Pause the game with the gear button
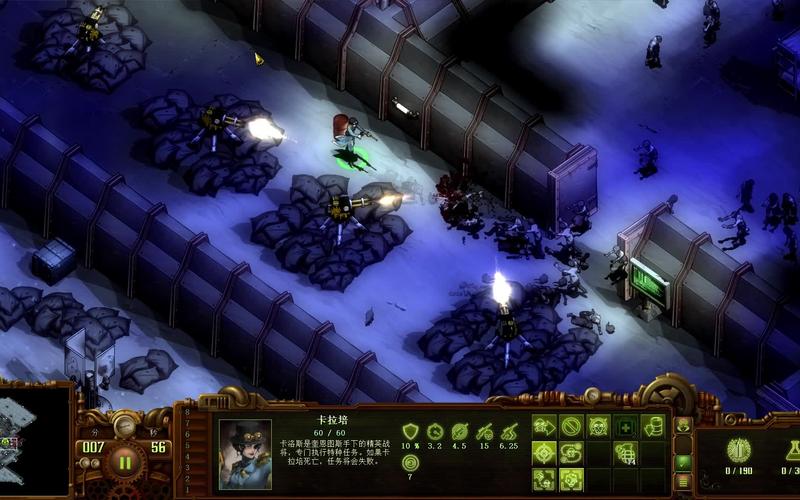Screen dimensions: 800x500 (125, 462)
